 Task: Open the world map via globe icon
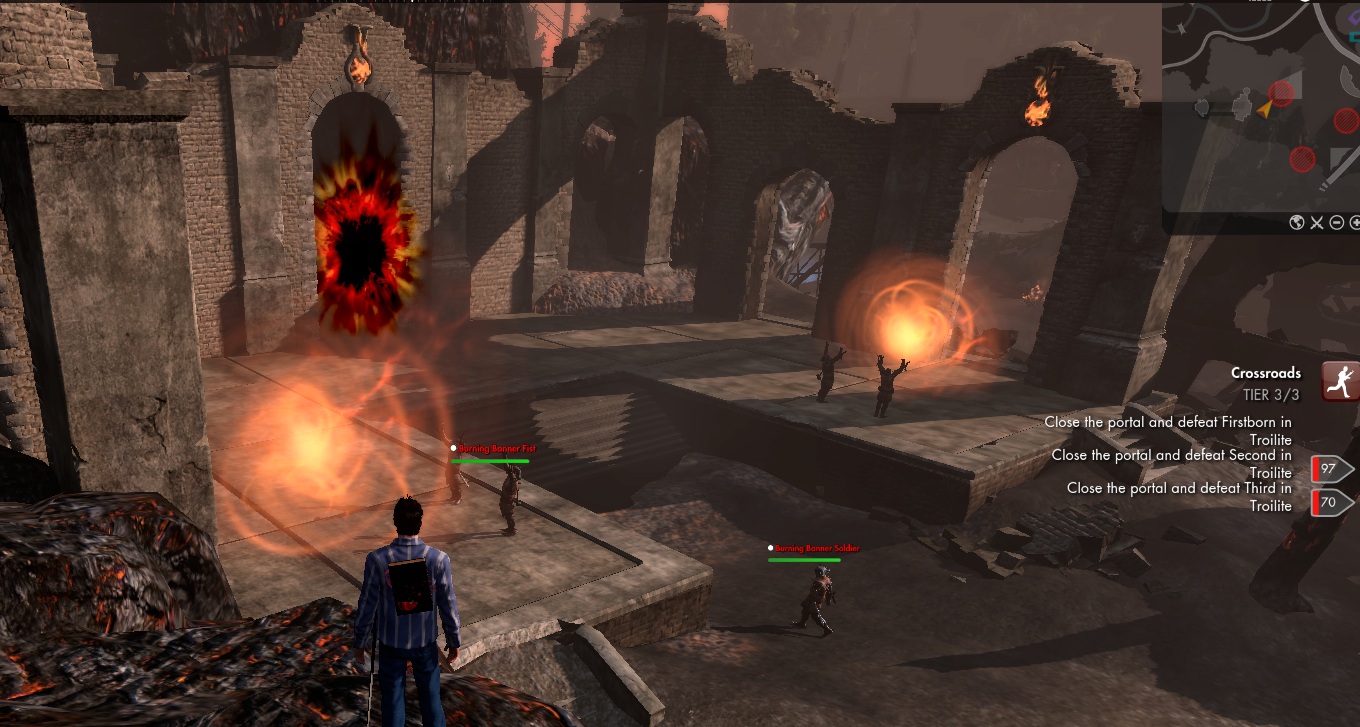click(x=1297, y=223)
